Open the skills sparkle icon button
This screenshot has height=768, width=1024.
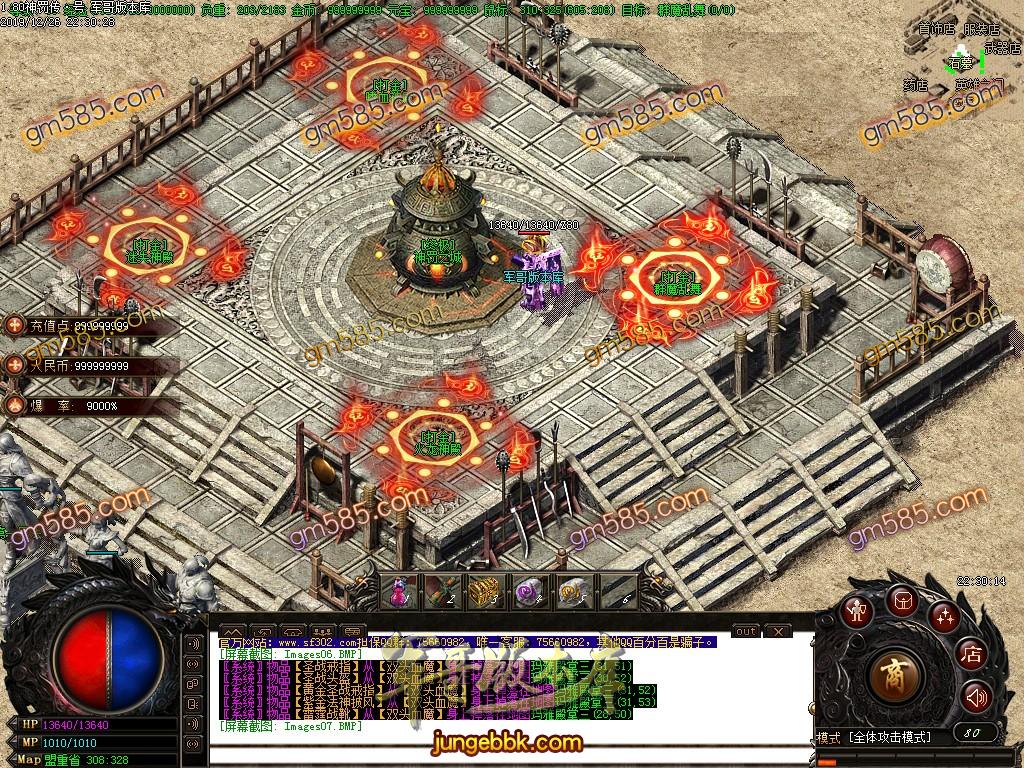[944, 614]
